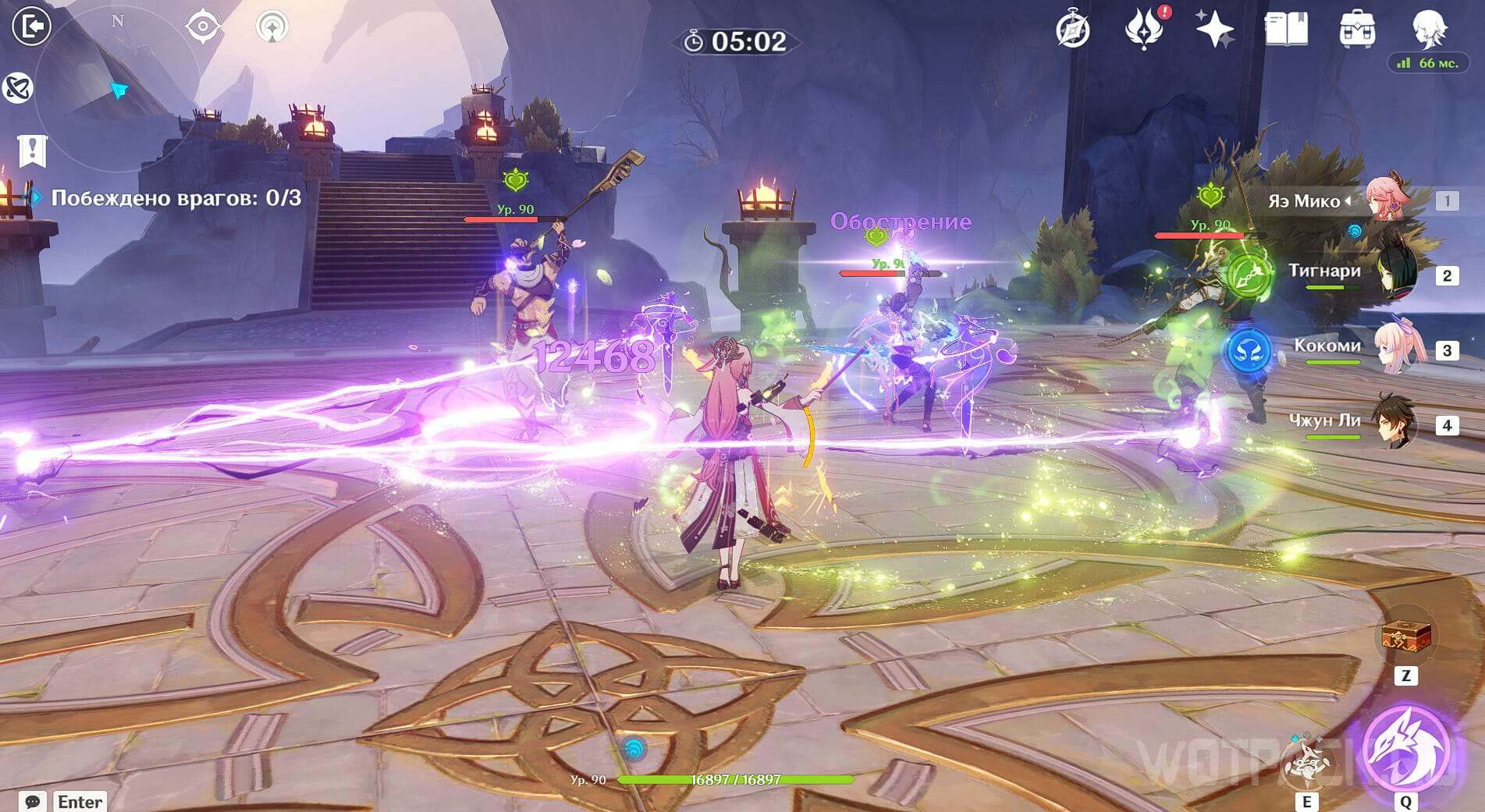Open the compass adventure handbook icon

point(1072,31)
